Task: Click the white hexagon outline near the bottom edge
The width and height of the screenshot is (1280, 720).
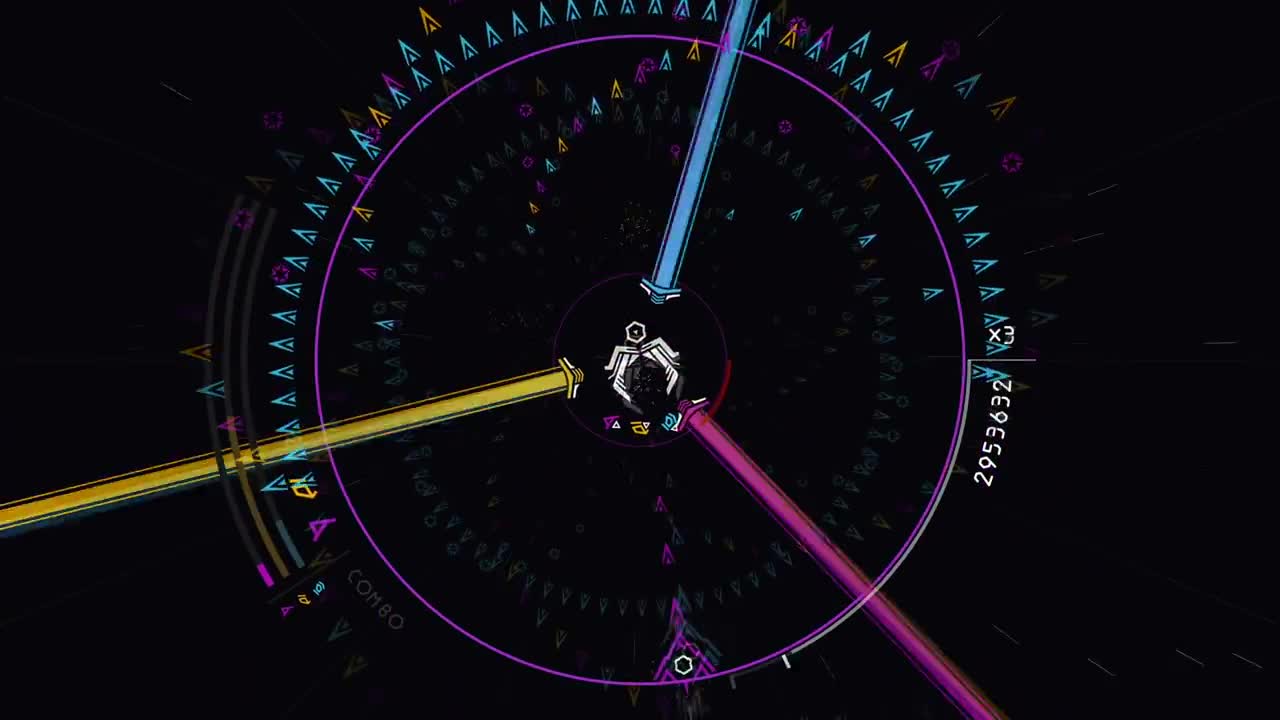Action: point(685,662)
